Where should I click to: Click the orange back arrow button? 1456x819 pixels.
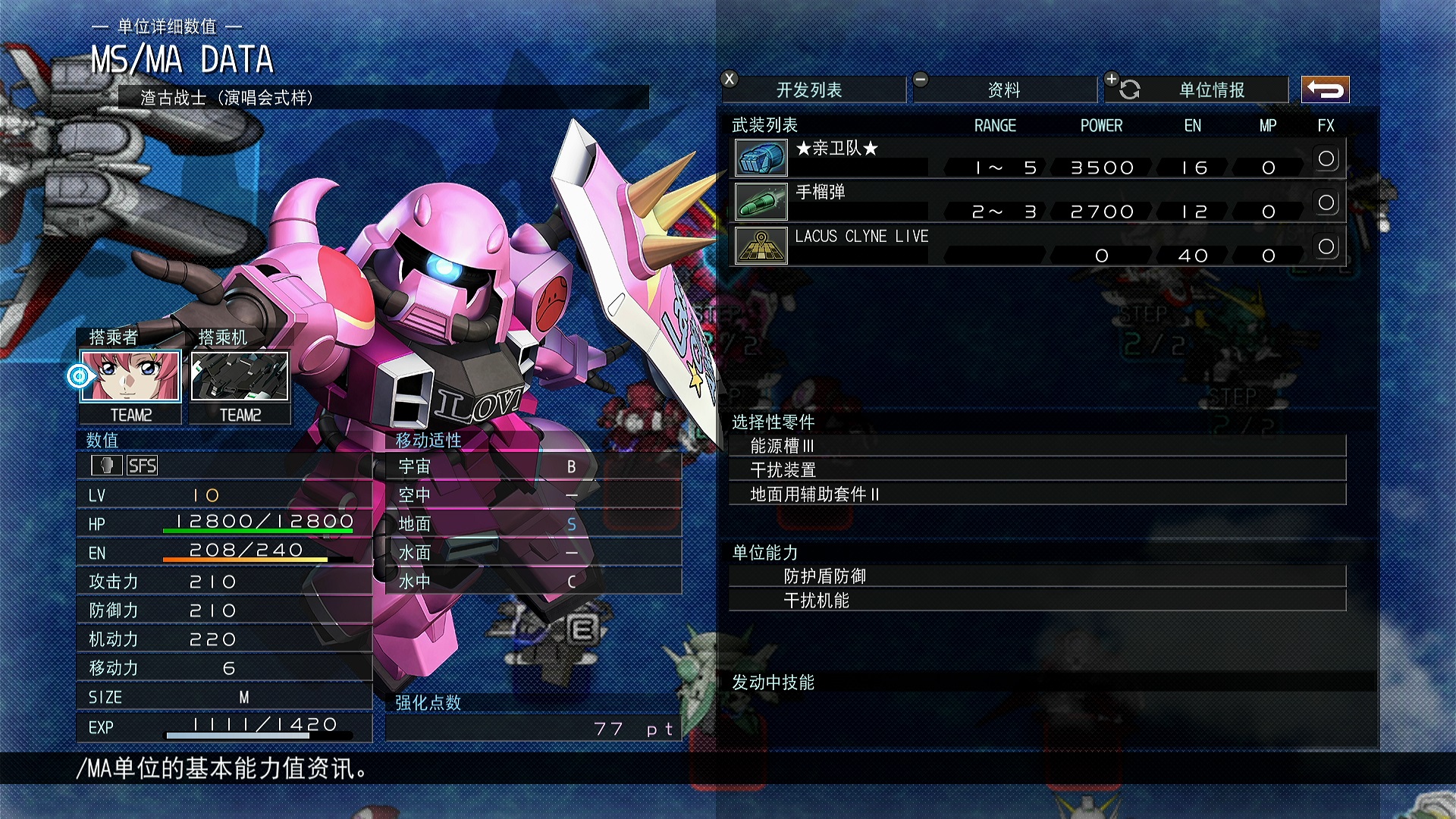(x=1325, y=89)
